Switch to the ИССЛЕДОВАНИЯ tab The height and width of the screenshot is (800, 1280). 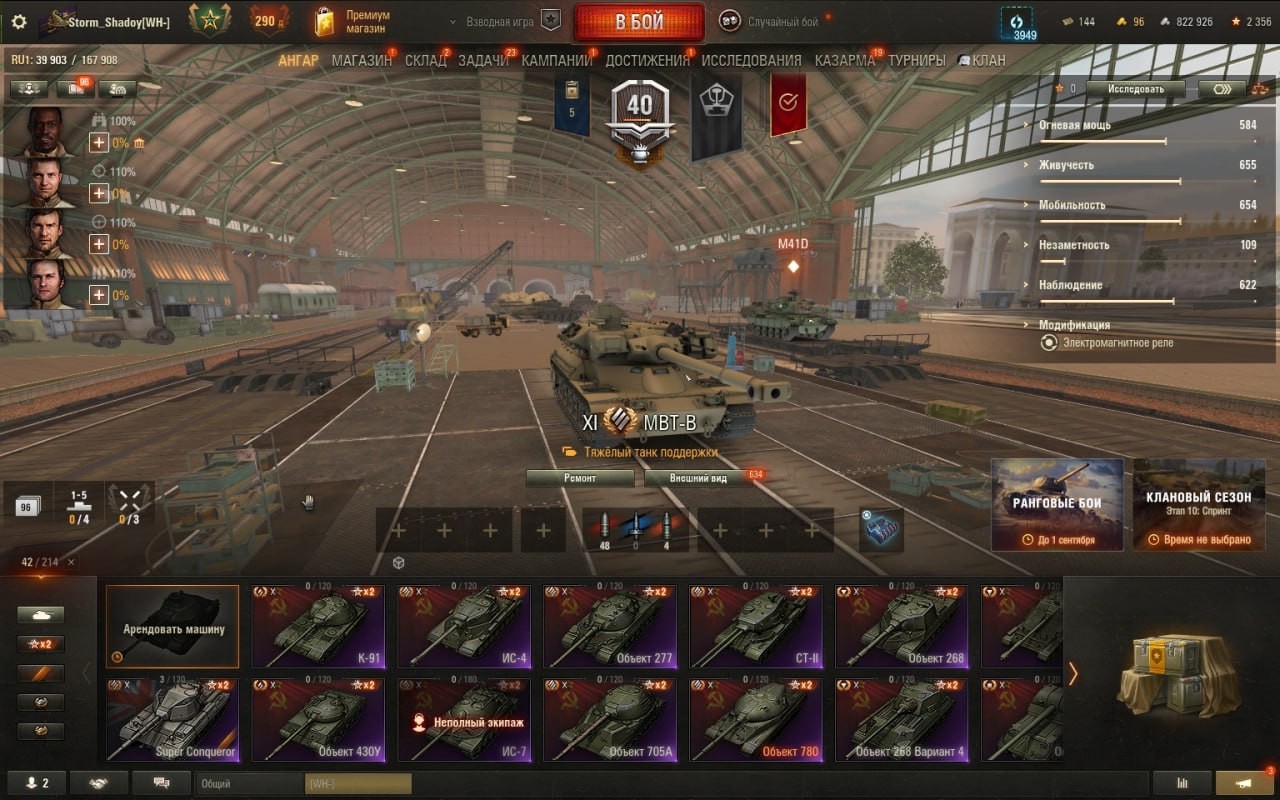click(x=751, y=60)
